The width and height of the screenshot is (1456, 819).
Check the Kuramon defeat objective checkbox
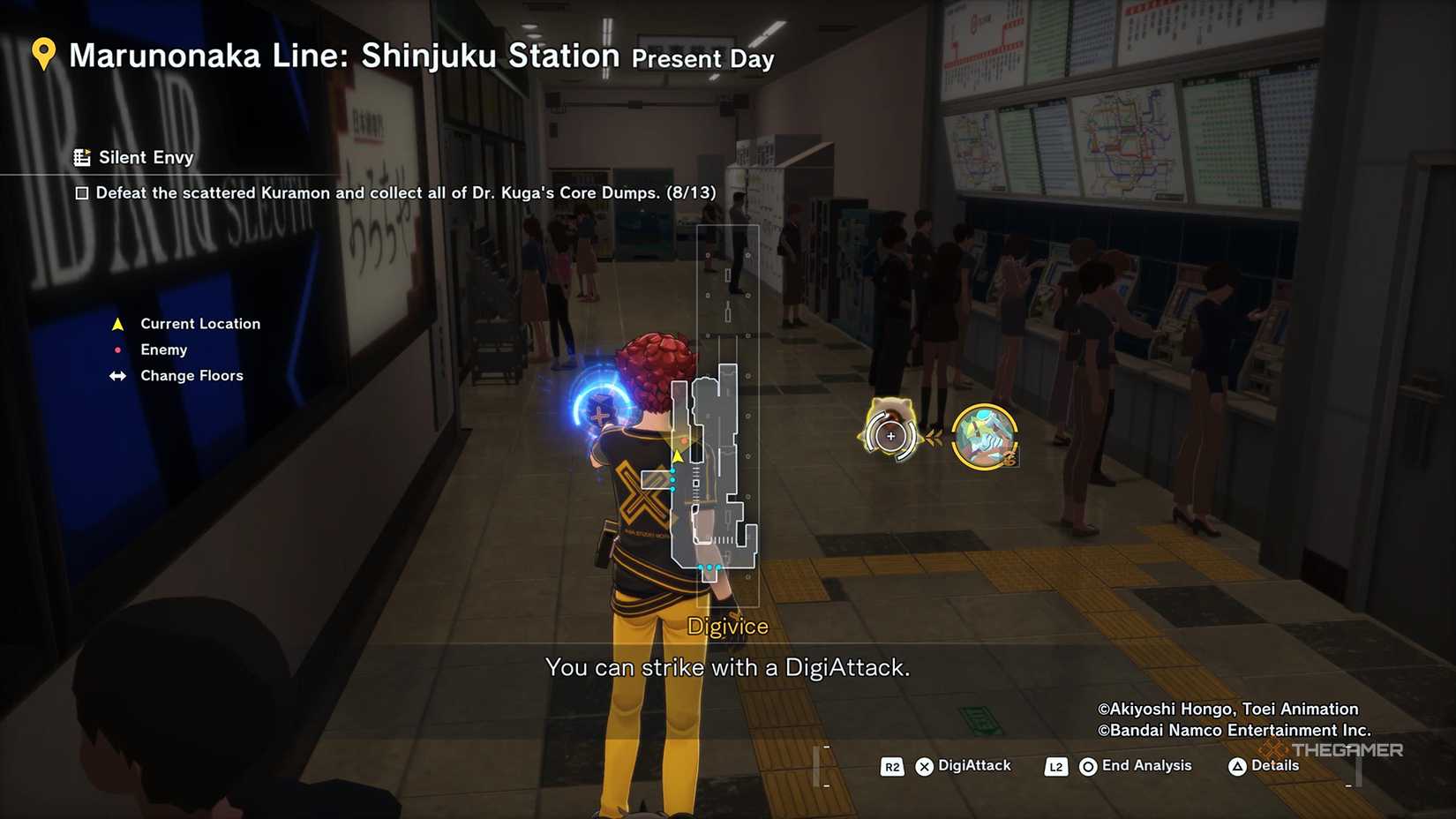point(83,192)
